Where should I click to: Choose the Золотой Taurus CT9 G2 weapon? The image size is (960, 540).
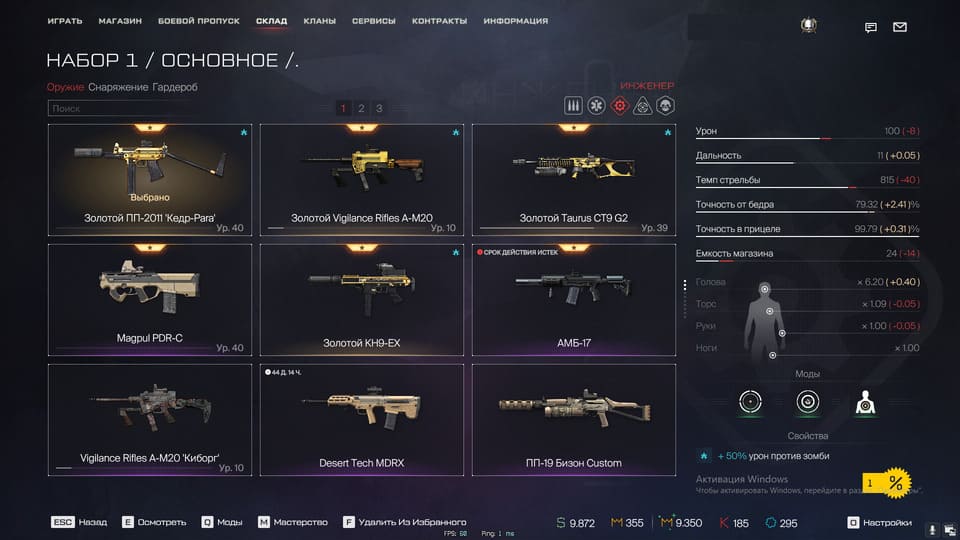(x=573, y=180)
